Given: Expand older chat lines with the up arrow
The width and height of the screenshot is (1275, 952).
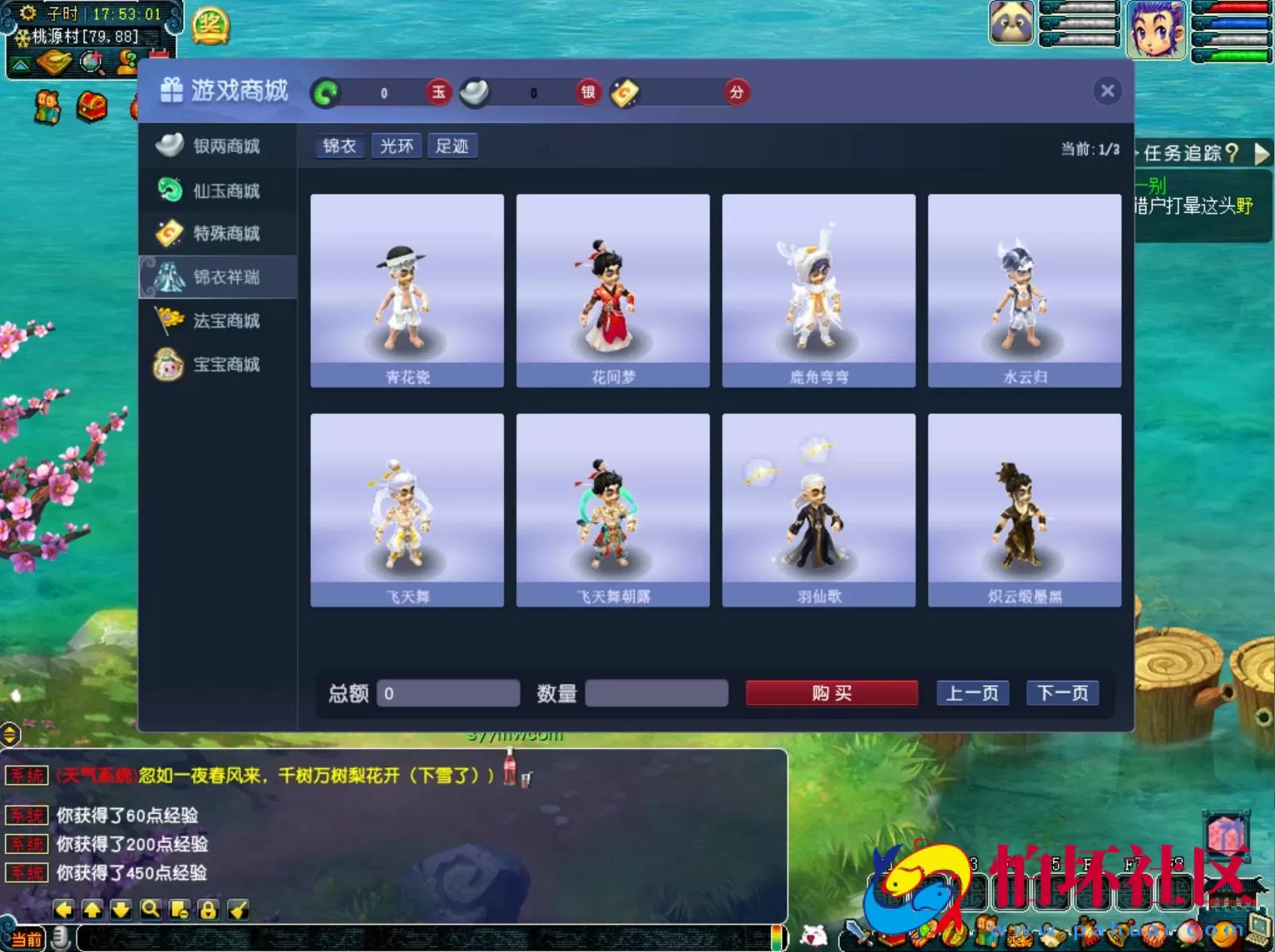Looking at the screenshot, I should coord(93,910).
